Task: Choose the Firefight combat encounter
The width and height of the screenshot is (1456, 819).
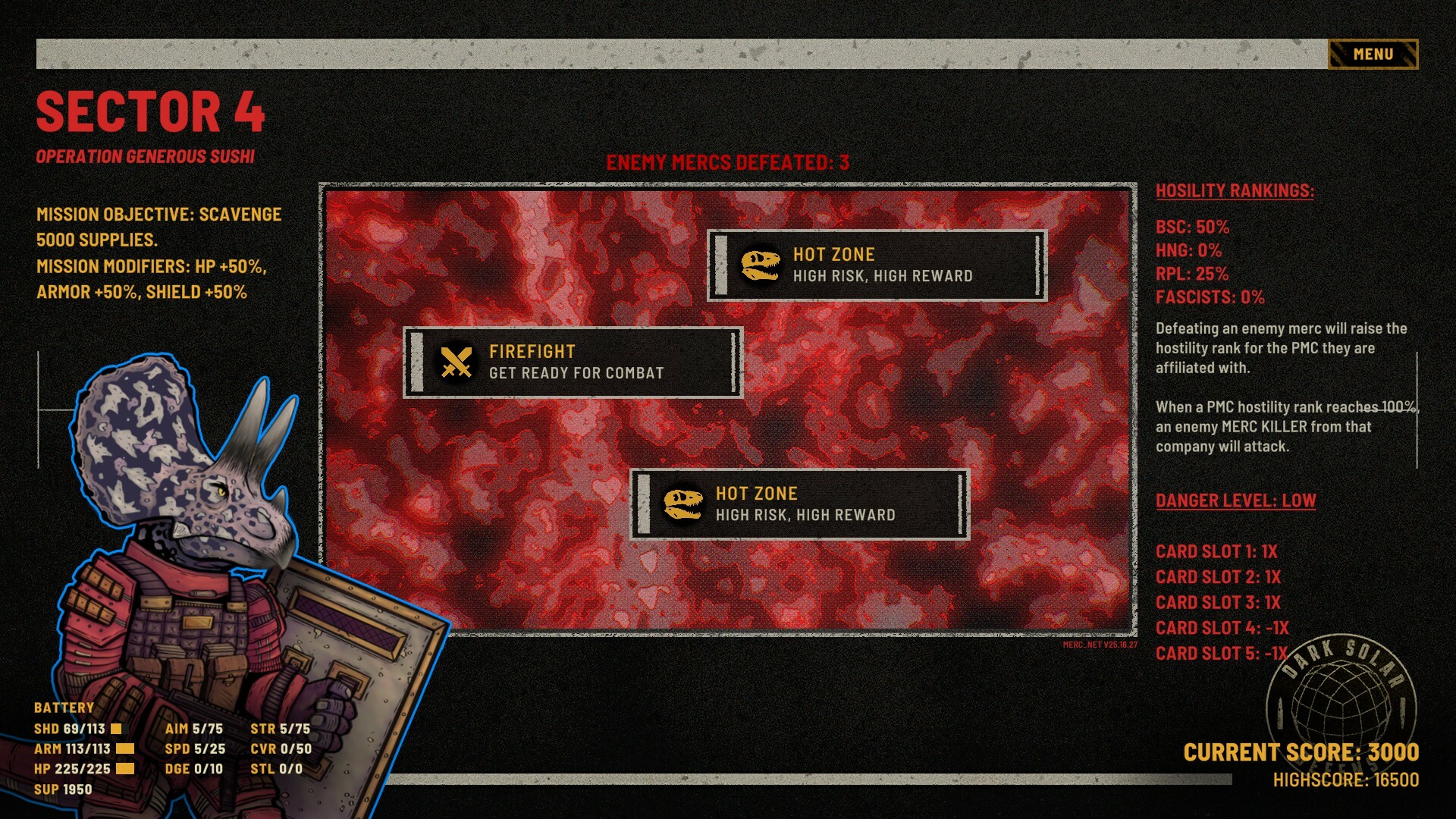Action: click(573, 362)
